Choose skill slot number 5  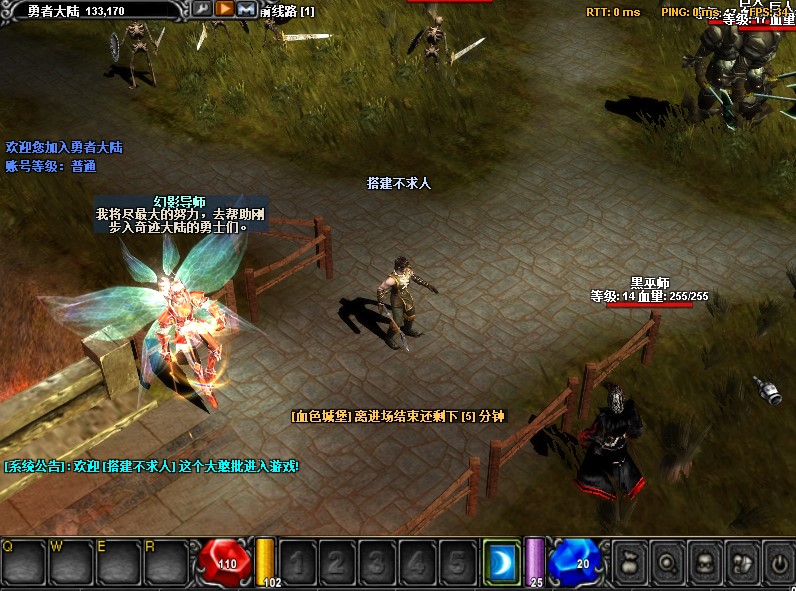(455, 561)
